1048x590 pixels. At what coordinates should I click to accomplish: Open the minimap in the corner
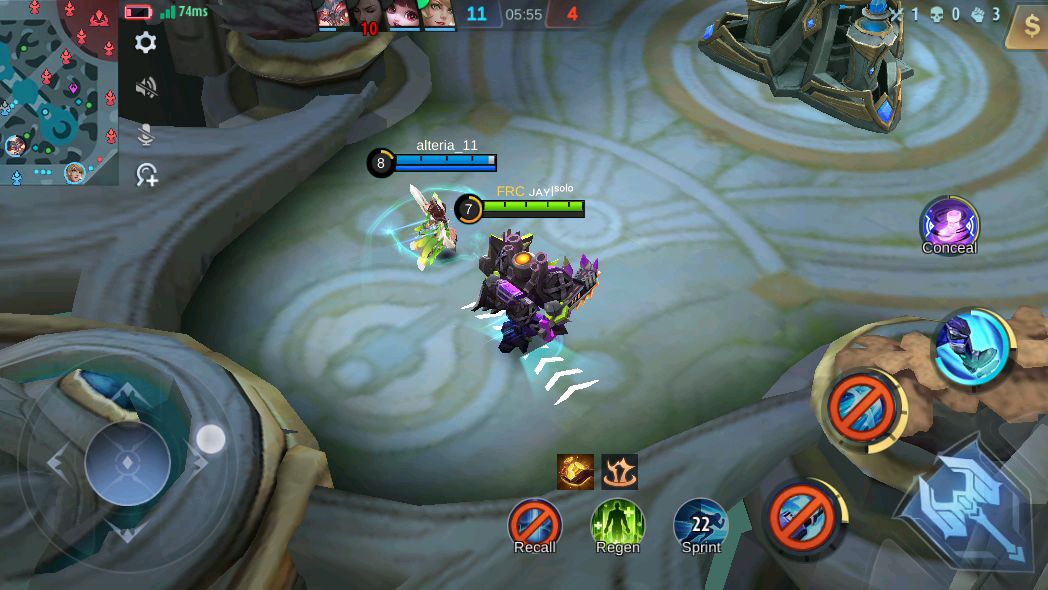click(x=58, y=92)
